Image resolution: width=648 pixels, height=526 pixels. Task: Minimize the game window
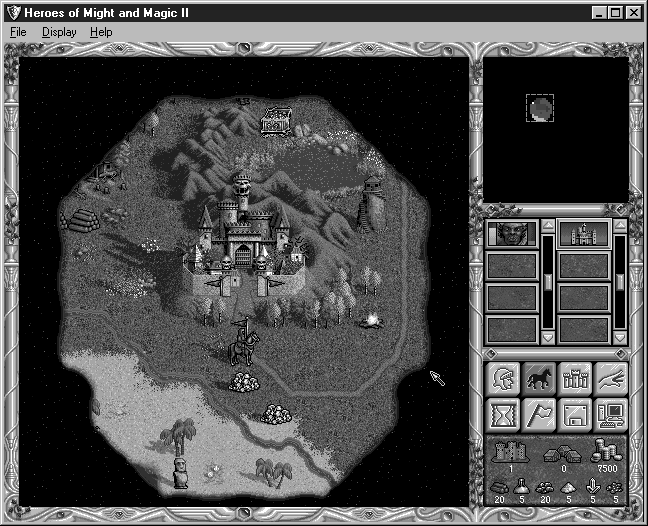tap(600, 12)
